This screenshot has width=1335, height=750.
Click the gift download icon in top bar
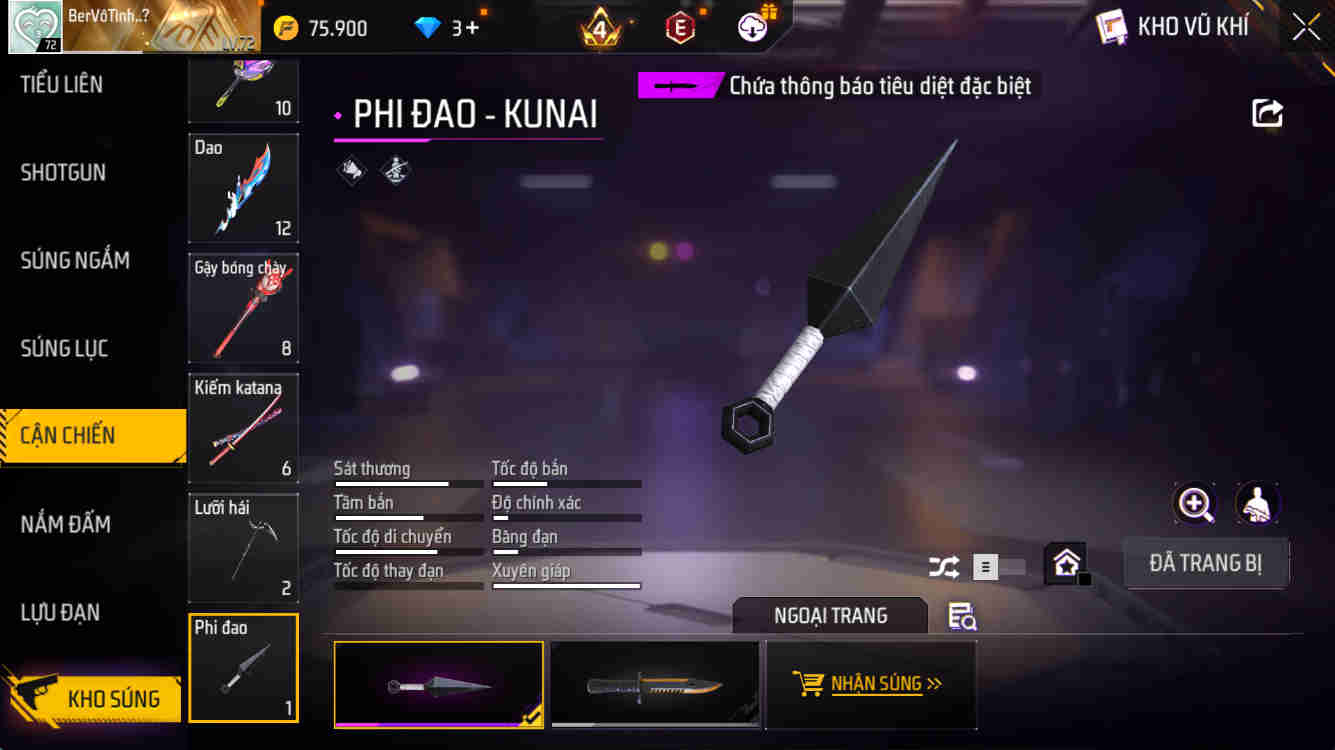pyautogui.click(x=752, y=27)
